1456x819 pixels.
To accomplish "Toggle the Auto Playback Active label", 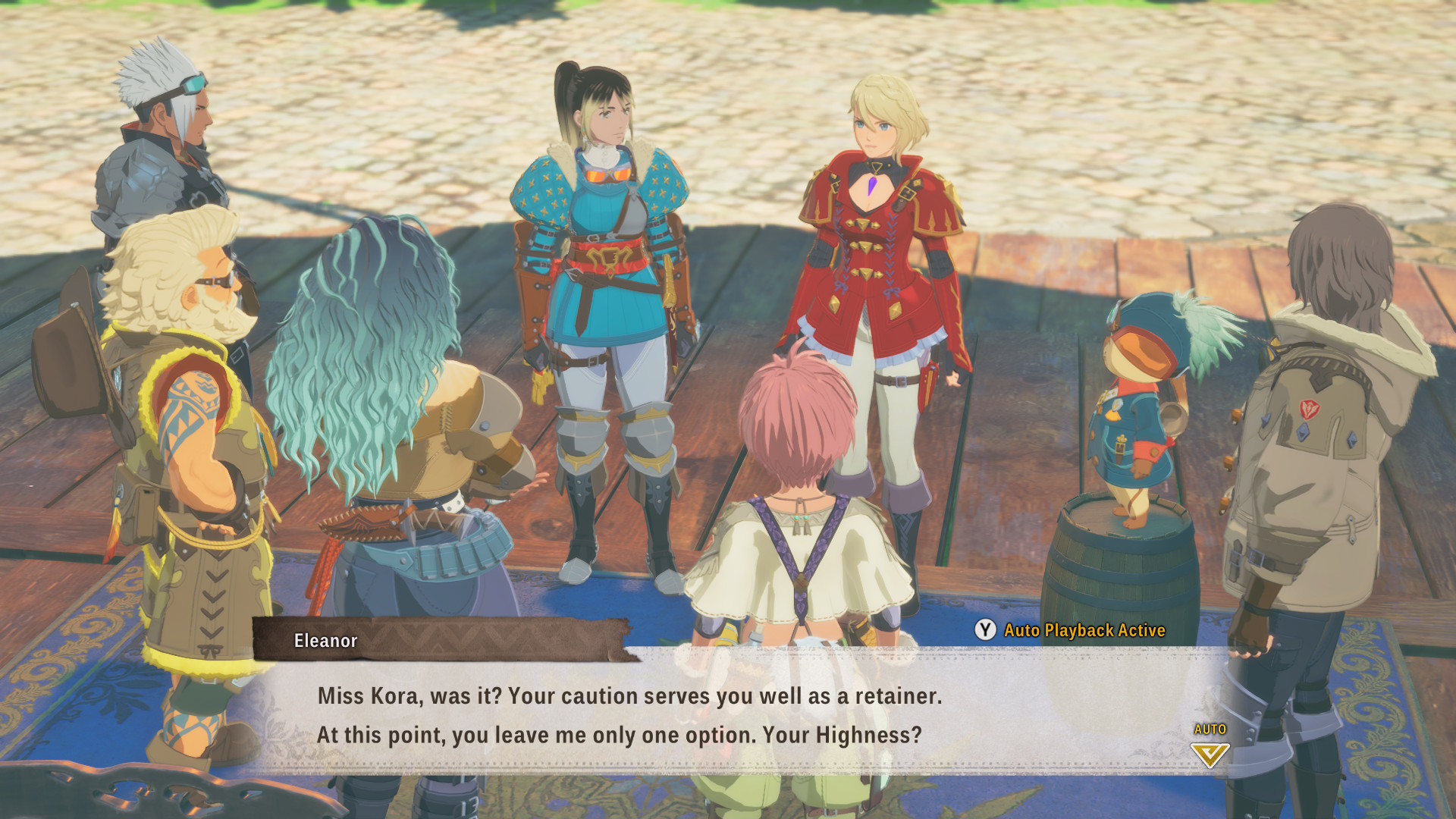I will pyautogui.click(x=1084, y=630).
